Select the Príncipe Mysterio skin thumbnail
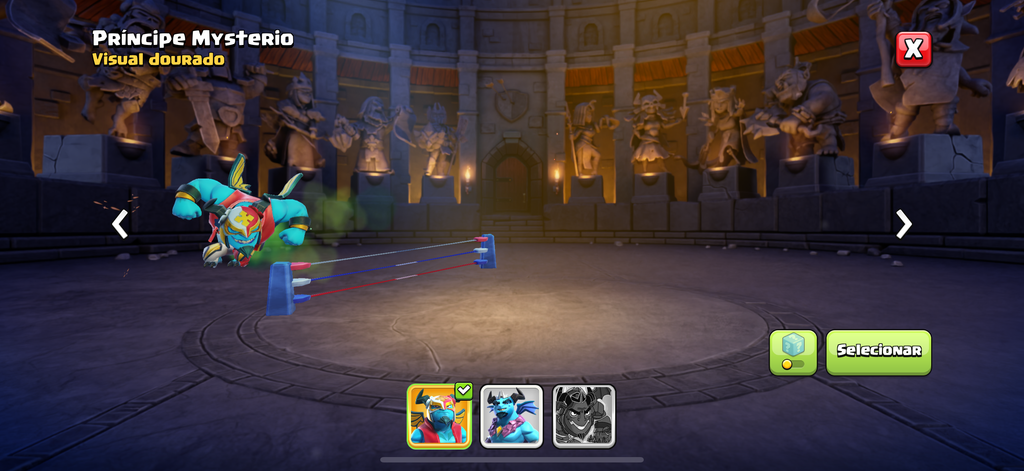 [439, 415]
